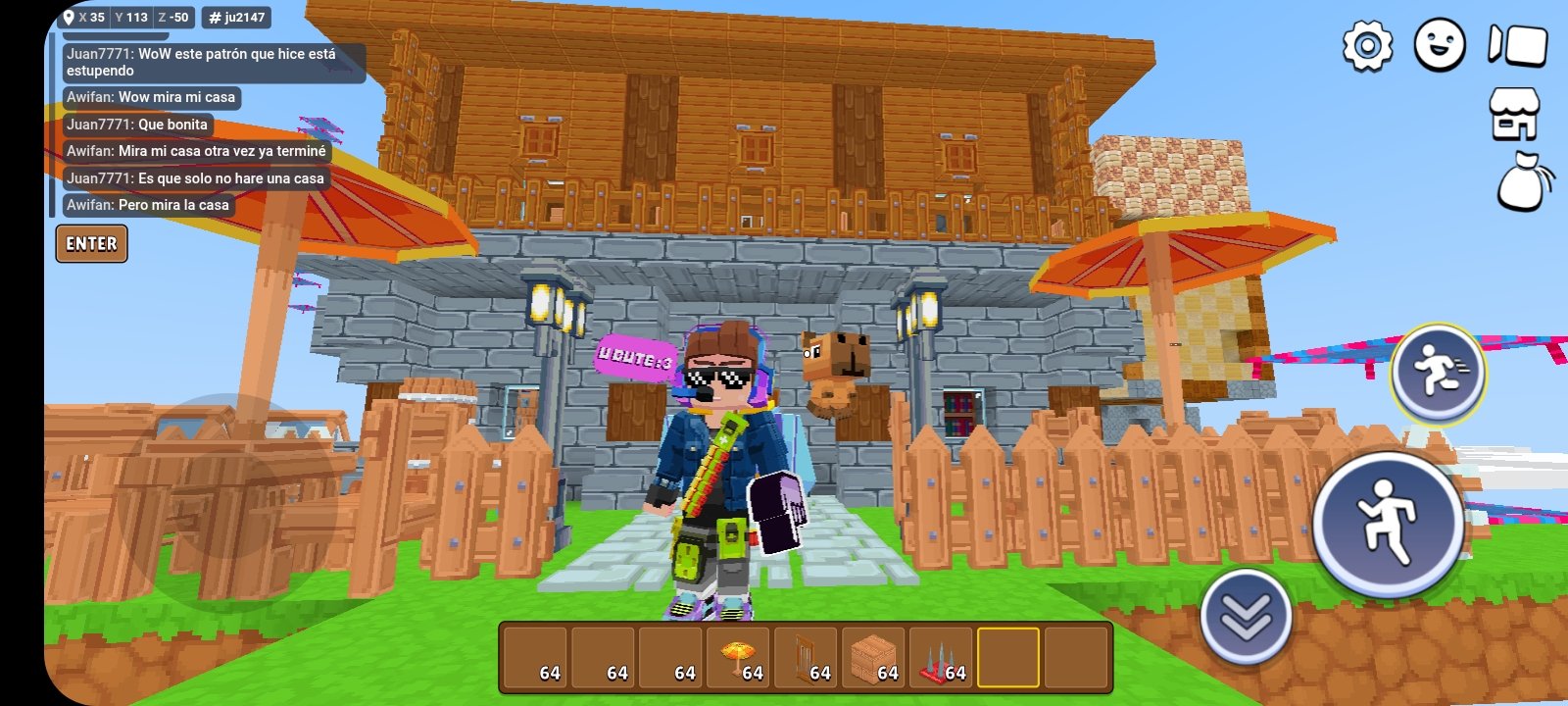This screenshot has height=706, width=1568.
Task: Activate the sprint running button
Action: (1438, 374)
